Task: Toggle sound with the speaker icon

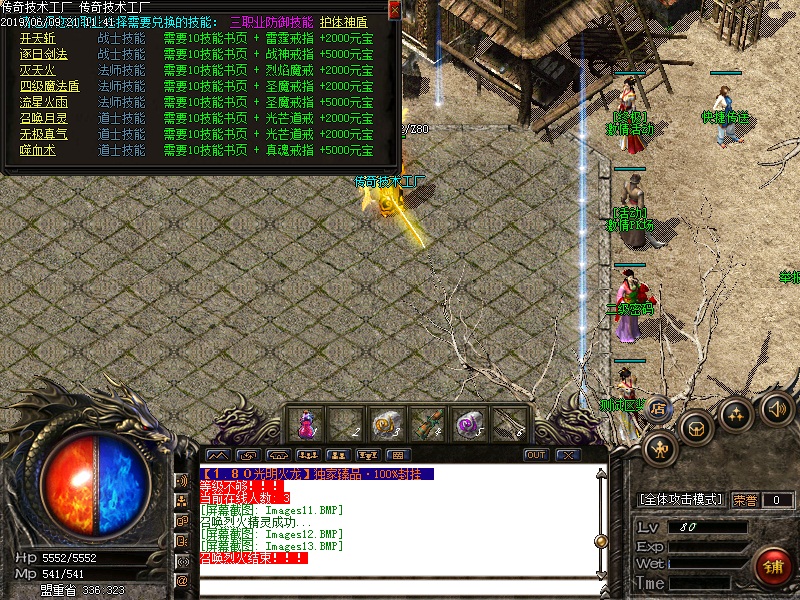Action: (776, 407)
